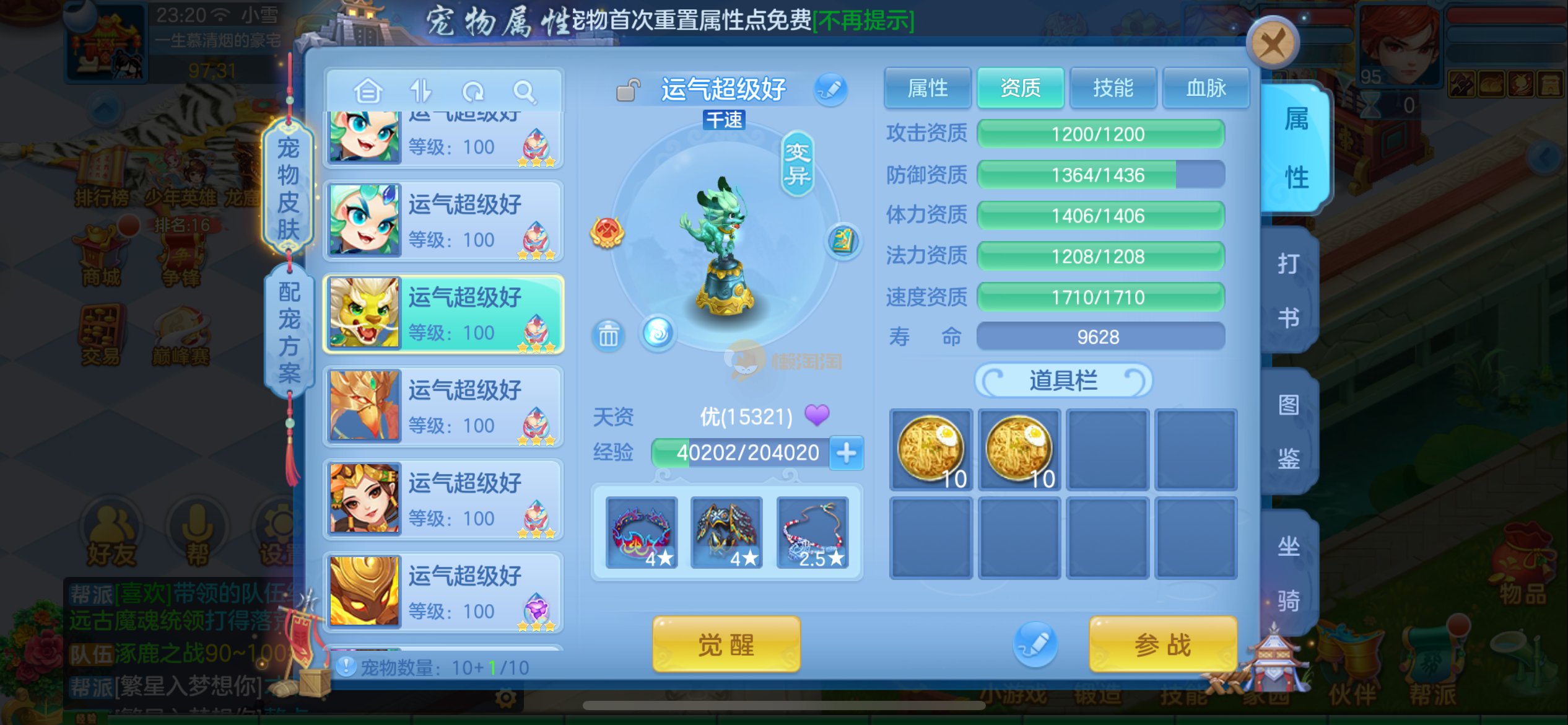Choose the necklace equipment slot
Screen dimensions: 1568x725
[812, 532]
